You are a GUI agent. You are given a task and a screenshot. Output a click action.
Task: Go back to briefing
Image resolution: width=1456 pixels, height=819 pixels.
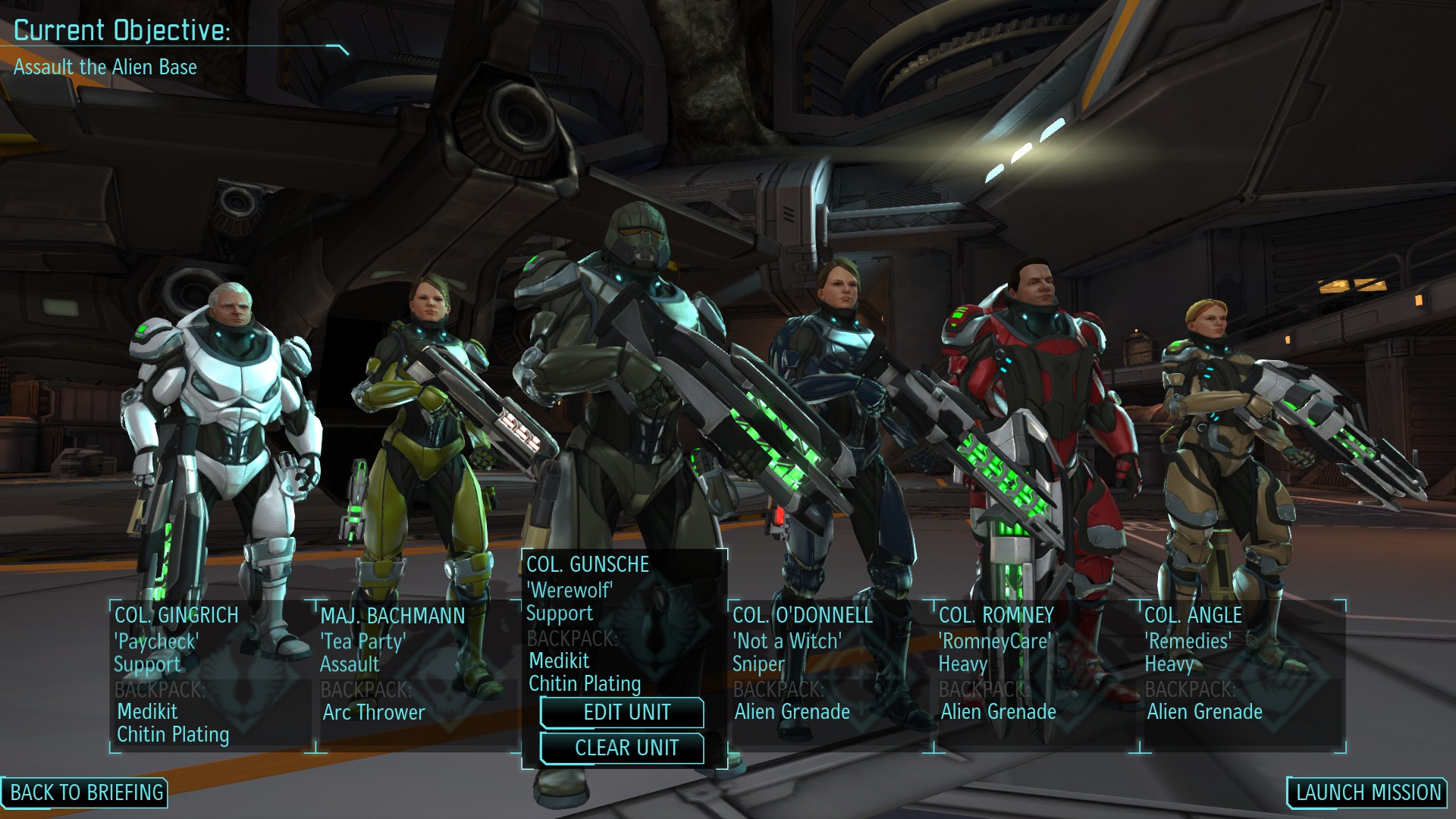pyautogui.click(x=86, y=792)
